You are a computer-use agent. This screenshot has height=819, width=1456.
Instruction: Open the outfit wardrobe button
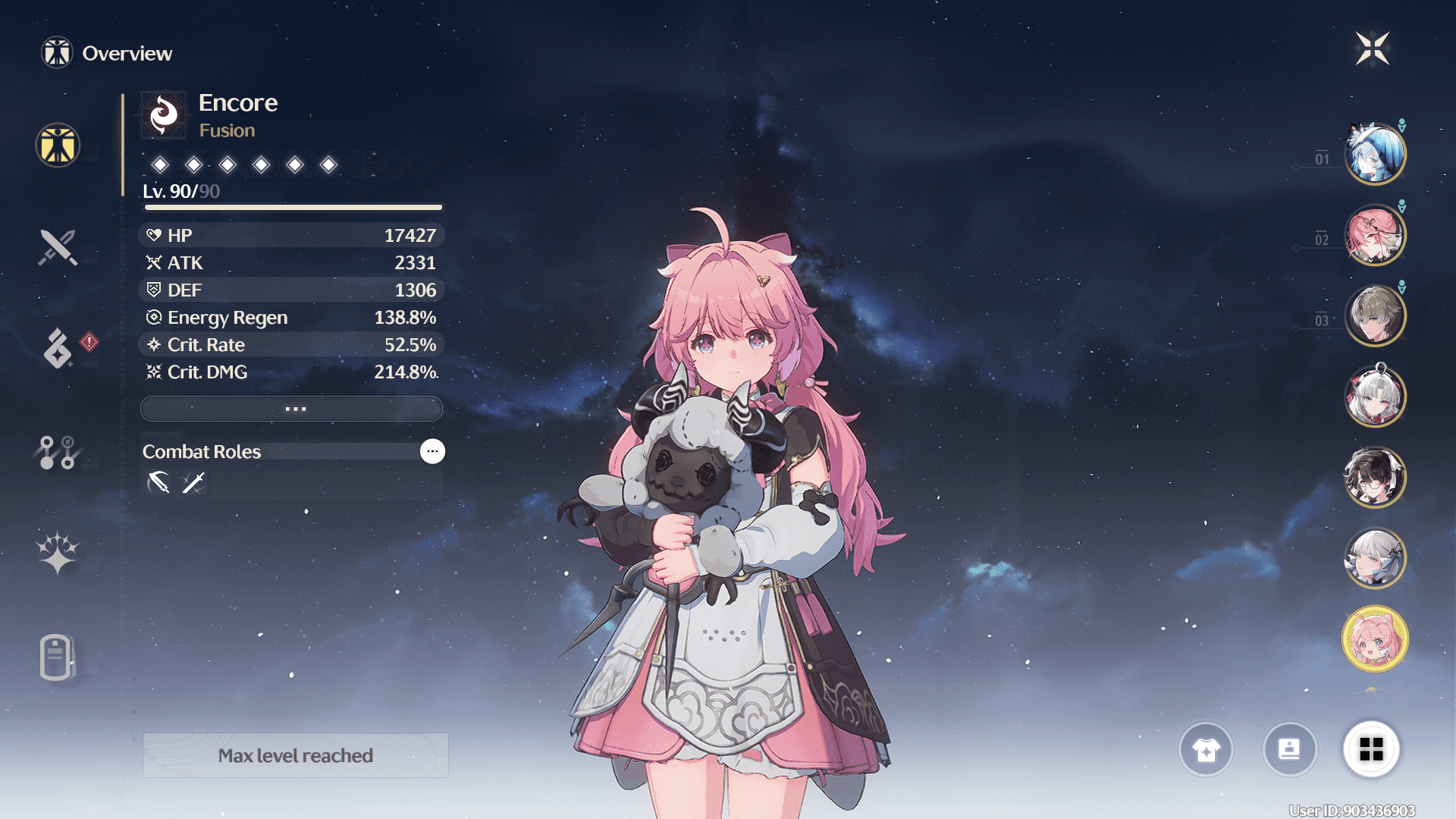click(1206, 749)
